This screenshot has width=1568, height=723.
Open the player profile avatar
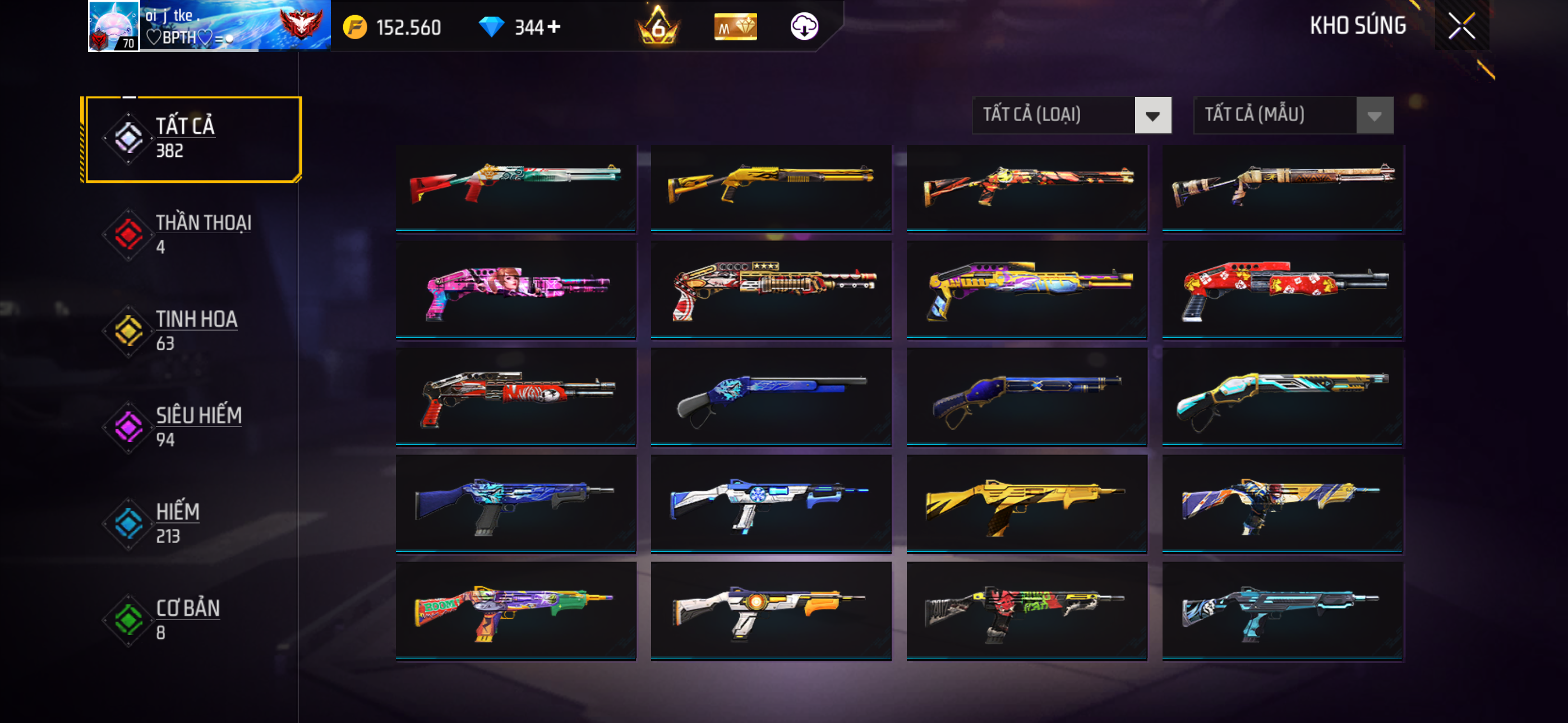[114, 26]
